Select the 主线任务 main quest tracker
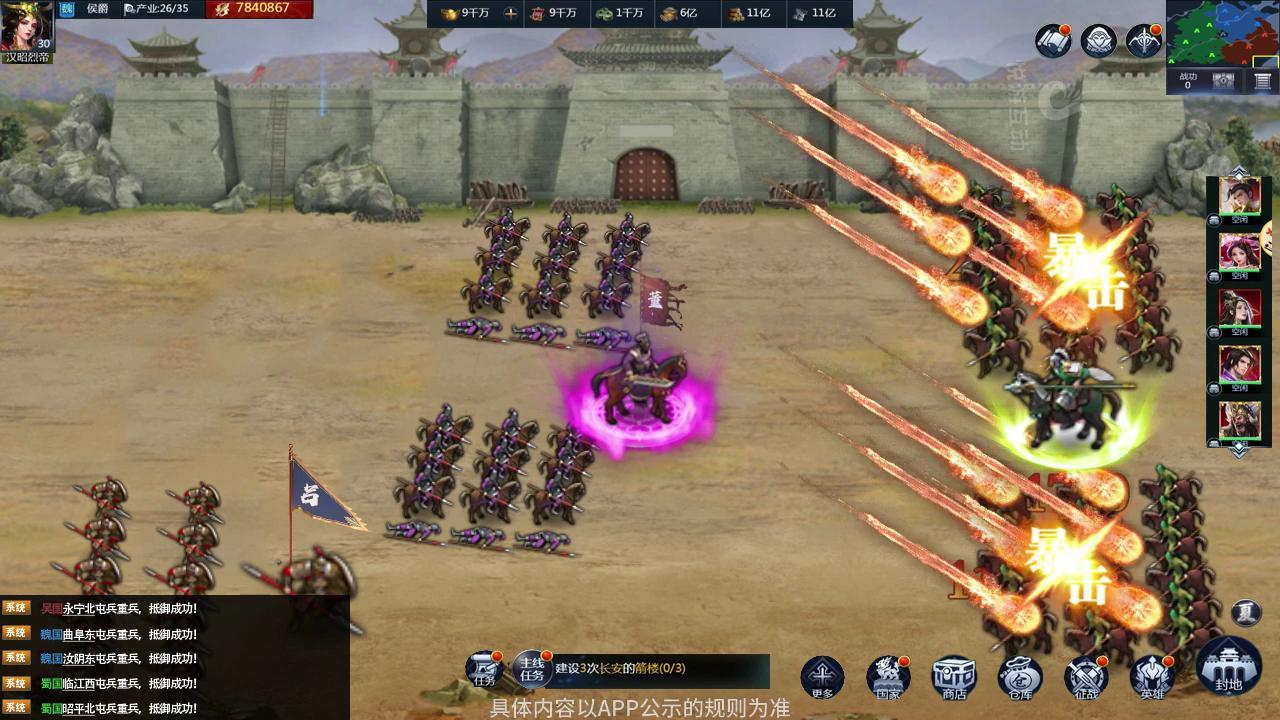This screenshot has width=1280, height=720. point(532,668)
